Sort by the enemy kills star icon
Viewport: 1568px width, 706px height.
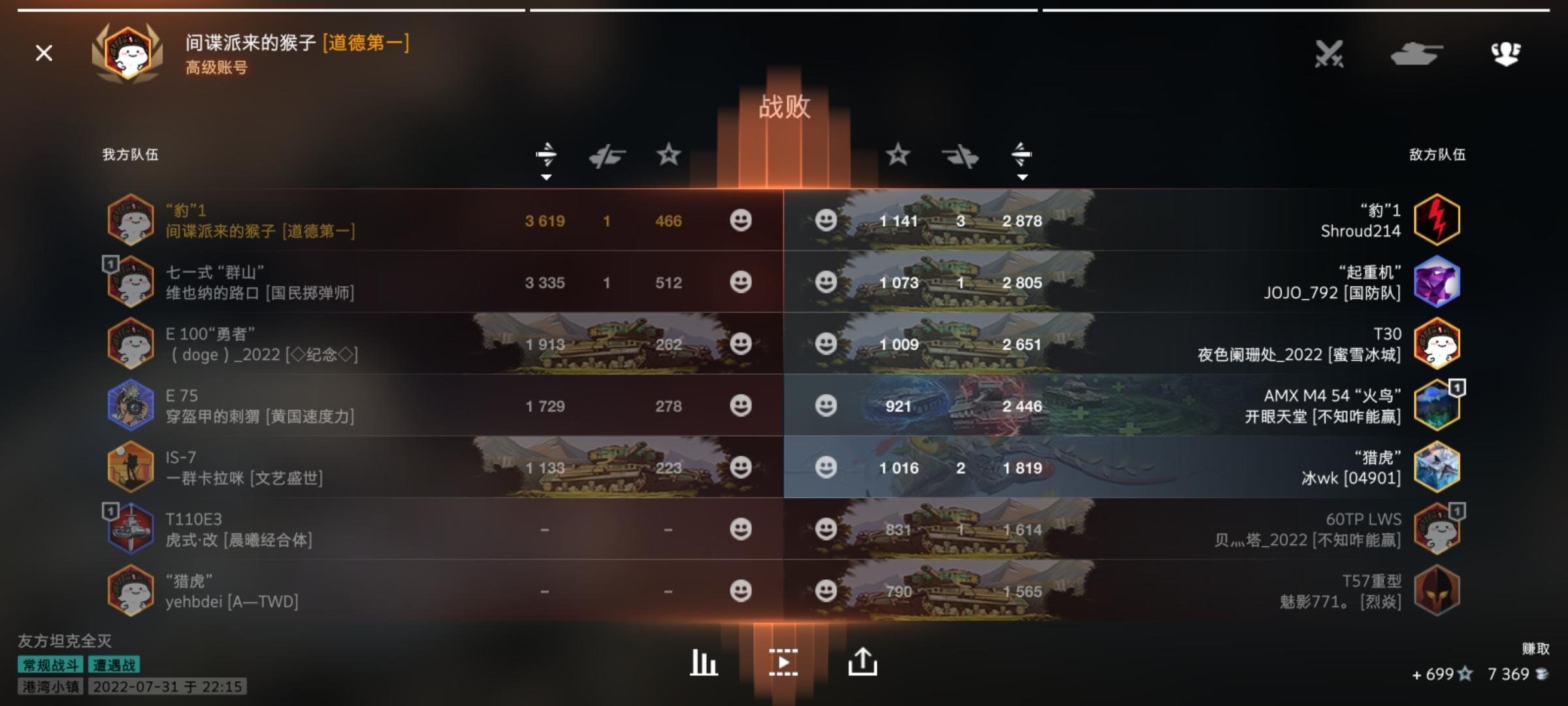pyautogui.click(x=900, y=155)
